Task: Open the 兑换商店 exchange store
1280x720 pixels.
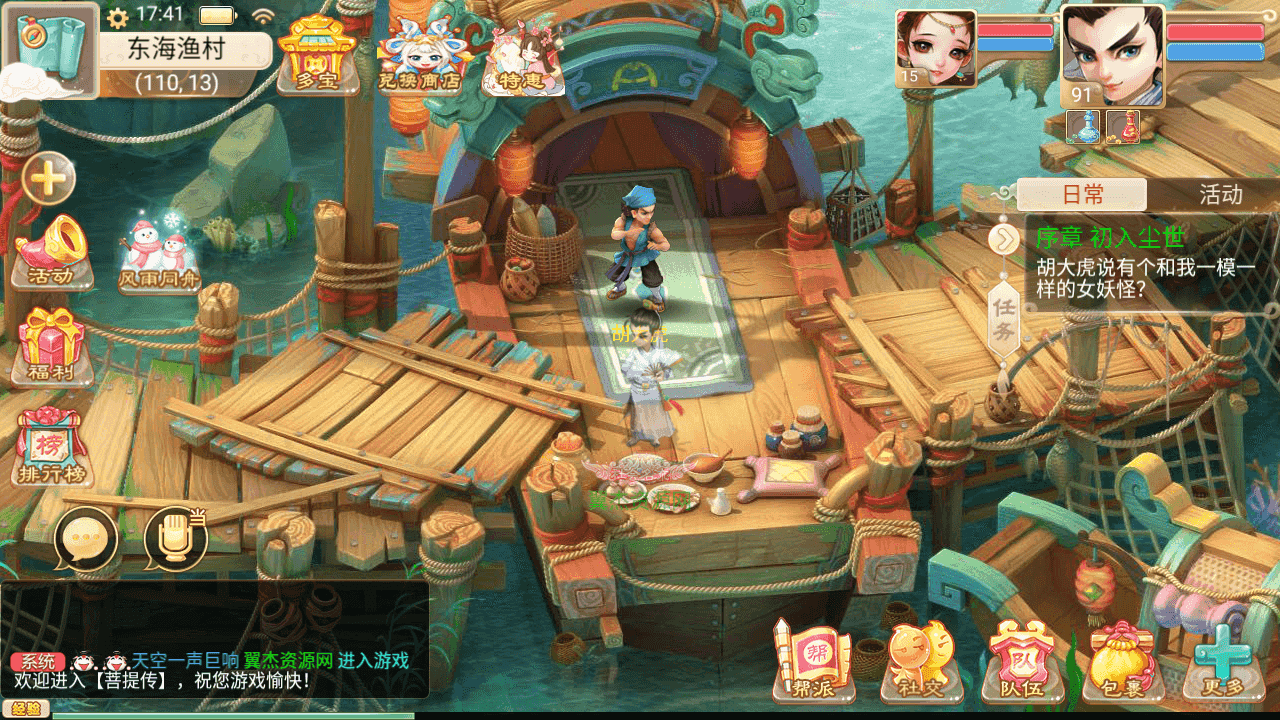Action: tap(418, 55)
